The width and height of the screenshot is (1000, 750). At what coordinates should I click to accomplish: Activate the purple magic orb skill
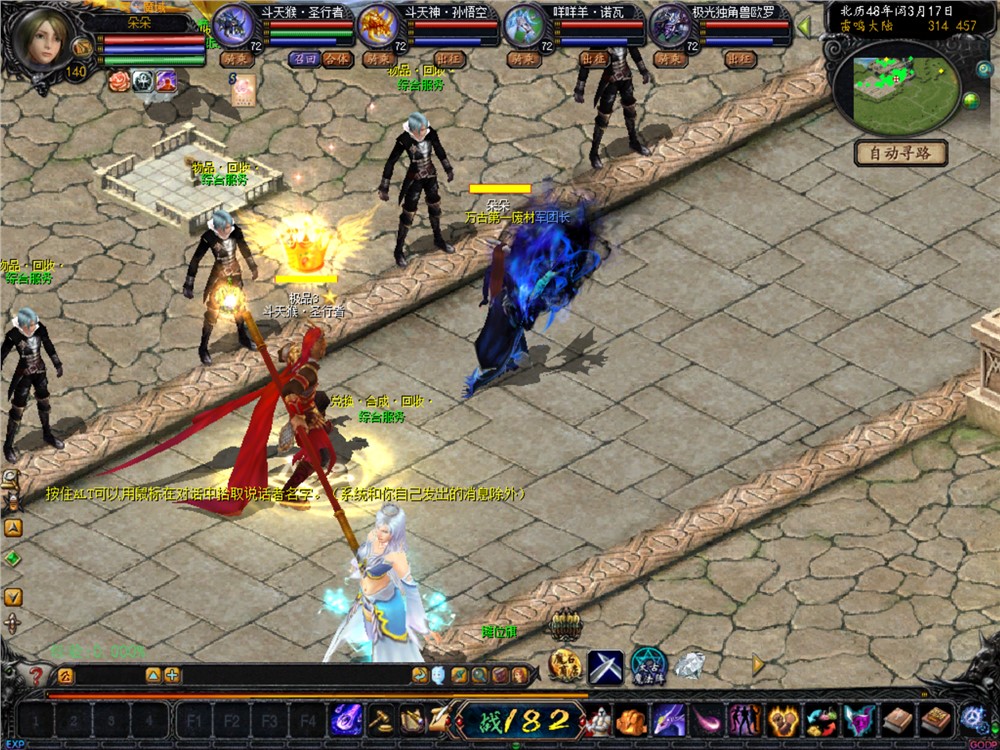click(347, 718)
